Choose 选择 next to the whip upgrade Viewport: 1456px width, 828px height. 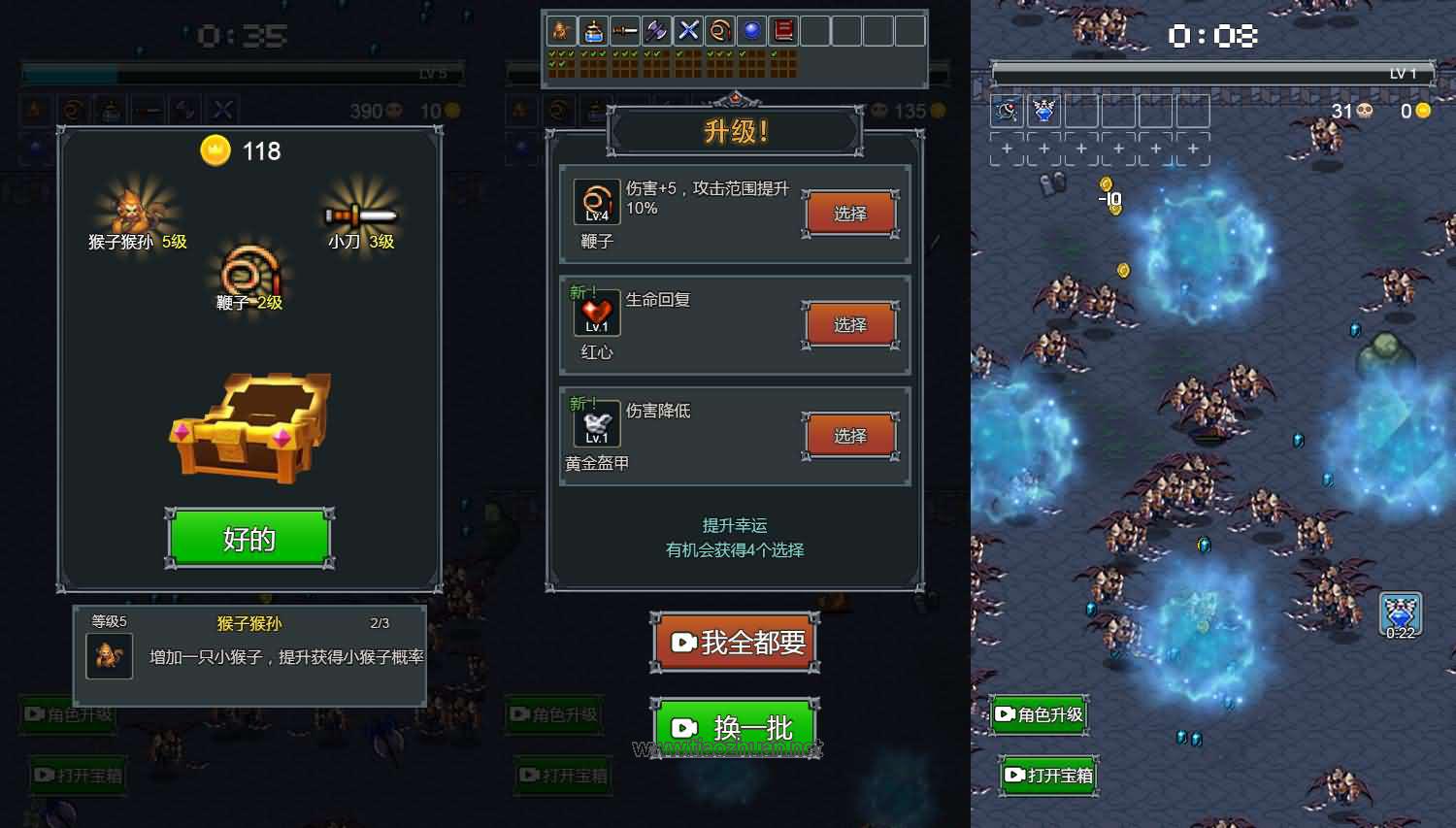[x=850, y=213]
